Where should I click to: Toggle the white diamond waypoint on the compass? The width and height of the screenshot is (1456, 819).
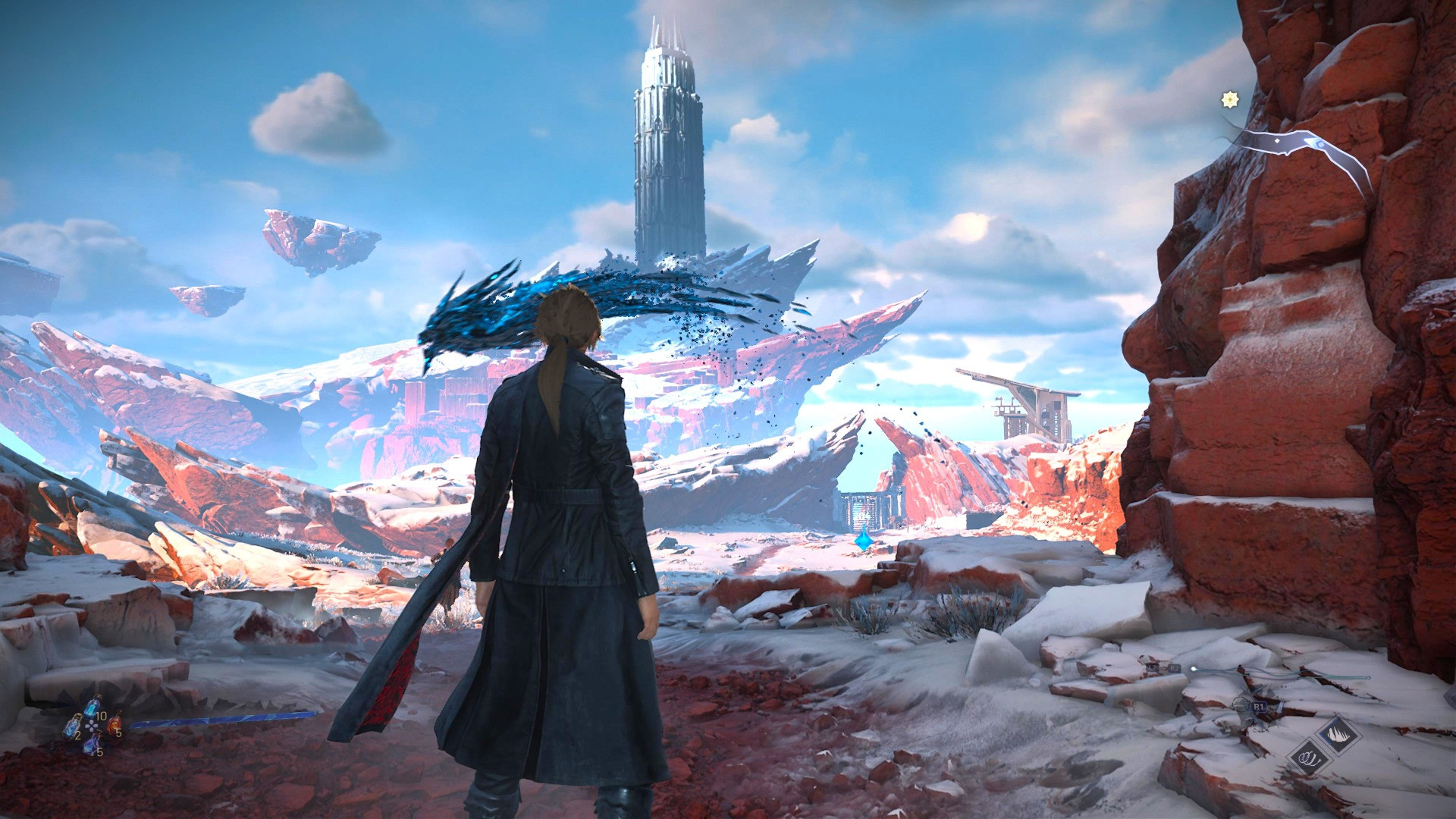pos(1277,140)
